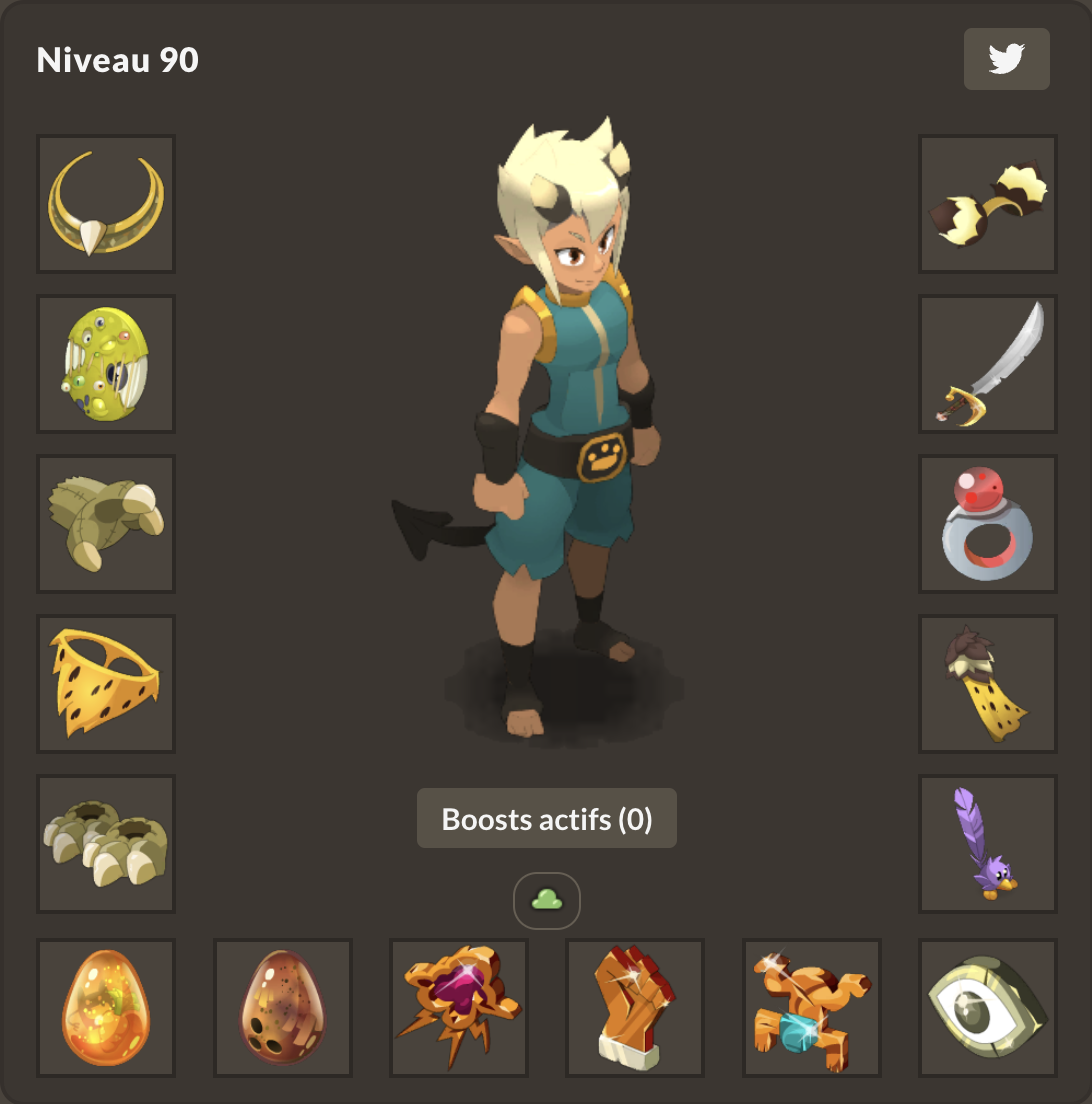Screen dimensions: 1092x1104
Task: Choose the olive clawed glove slot
Action: click(106, 524)
